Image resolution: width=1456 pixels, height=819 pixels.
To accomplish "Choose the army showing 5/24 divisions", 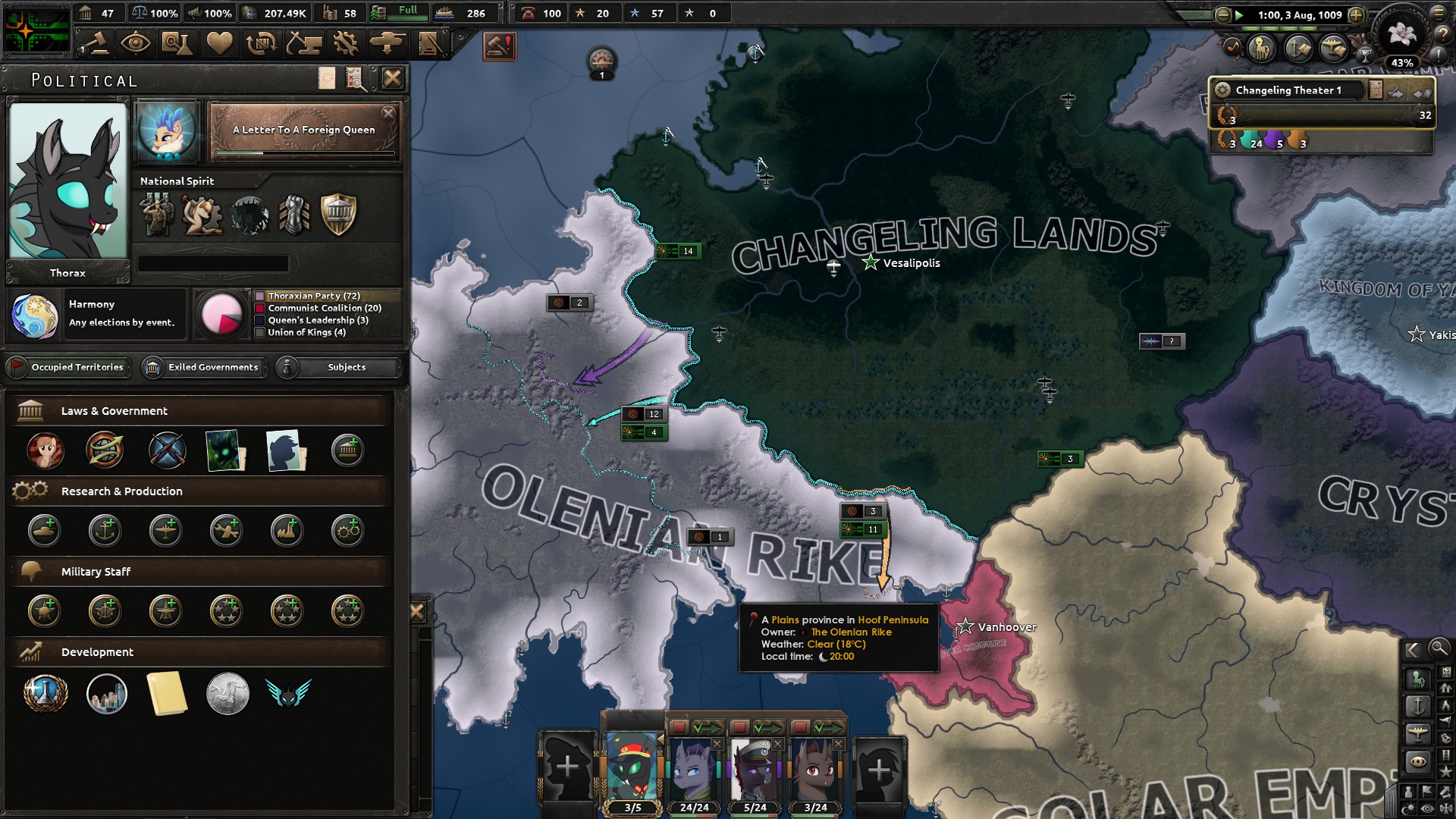I will coord(755,772).
